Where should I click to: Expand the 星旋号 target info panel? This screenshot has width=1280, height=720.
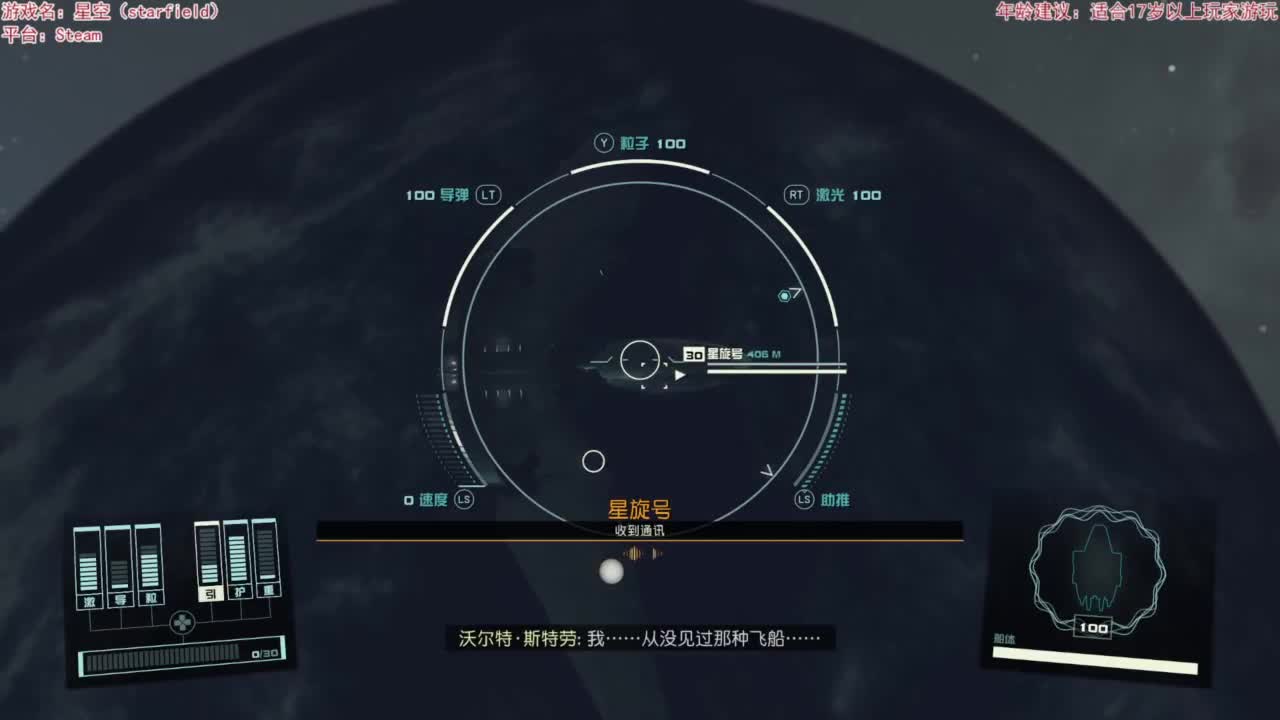point(725,355)
